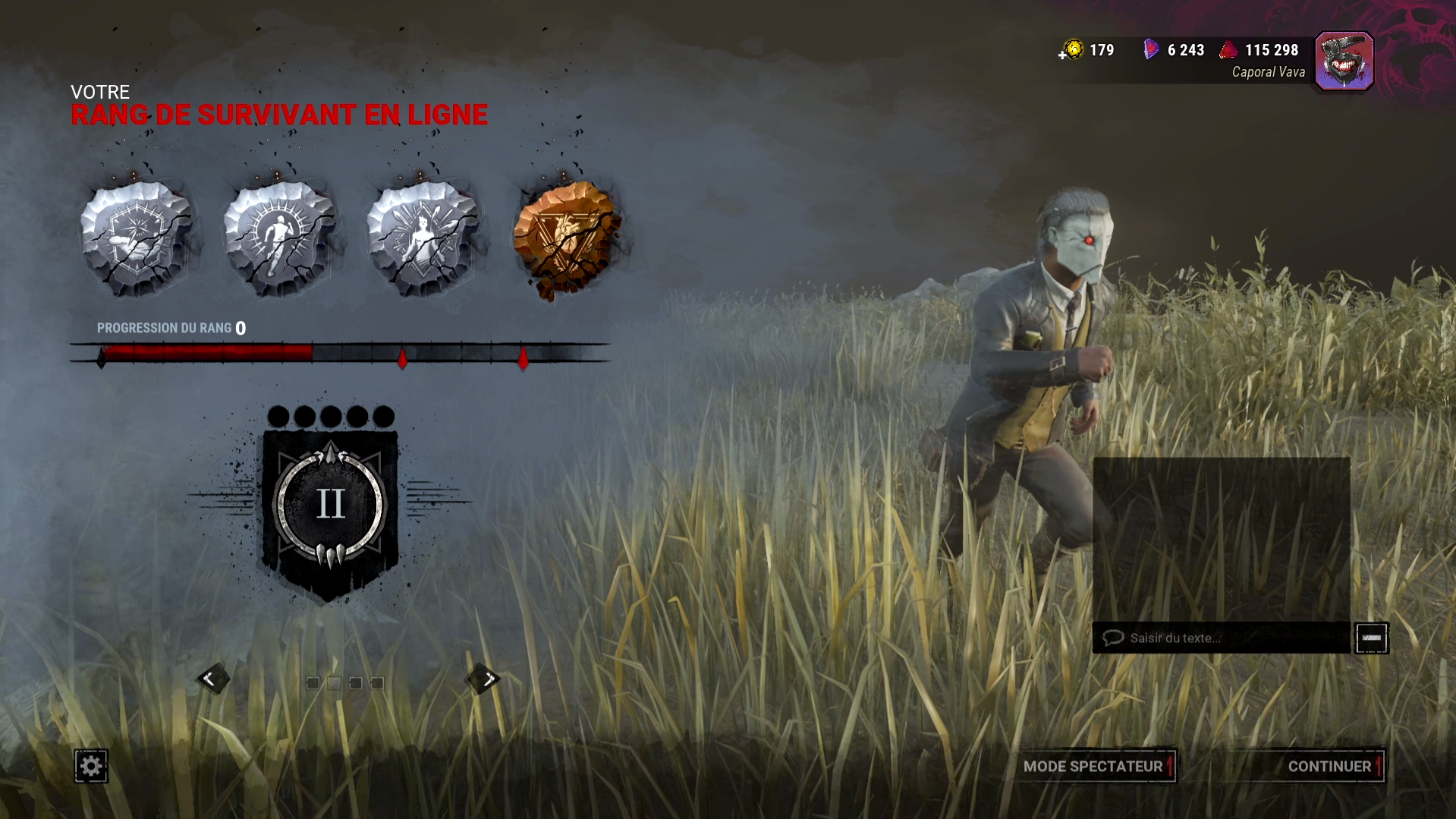Minimize the chat box

(x=1371, y=638)
